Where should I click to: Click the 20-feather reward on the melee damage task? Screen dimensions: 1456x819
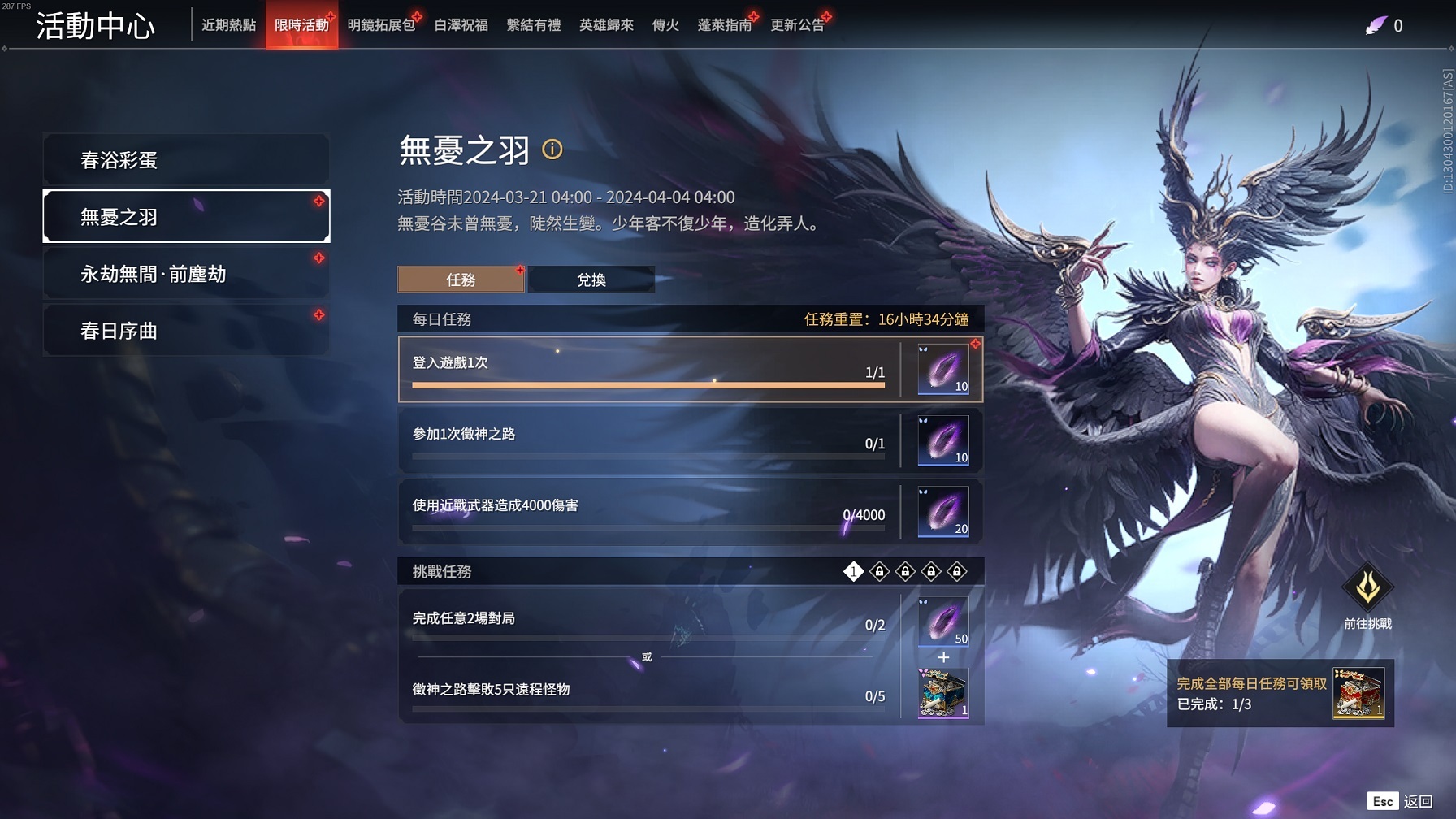pos(942,513)
